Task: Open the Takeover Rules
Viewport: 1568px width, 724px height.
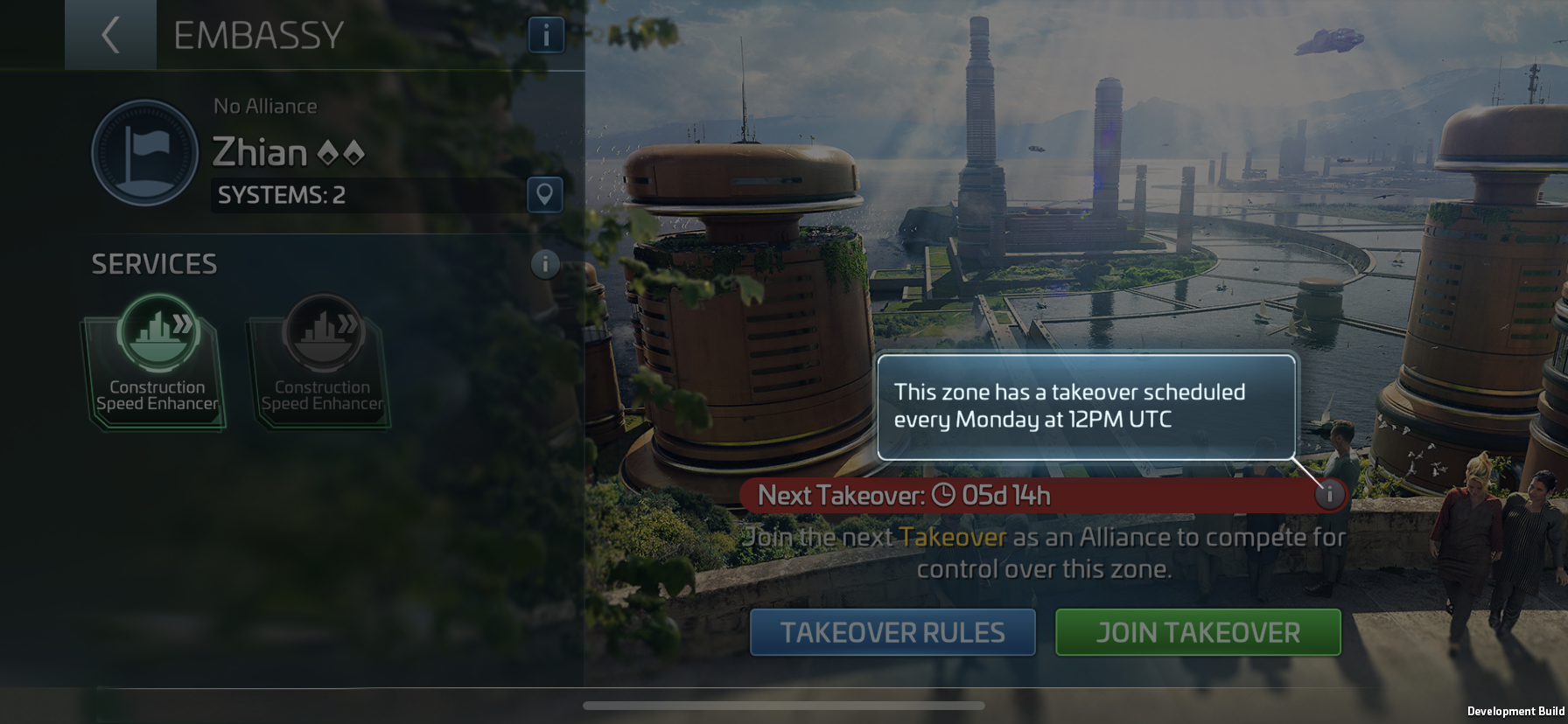Action: [x=892, y=632]
